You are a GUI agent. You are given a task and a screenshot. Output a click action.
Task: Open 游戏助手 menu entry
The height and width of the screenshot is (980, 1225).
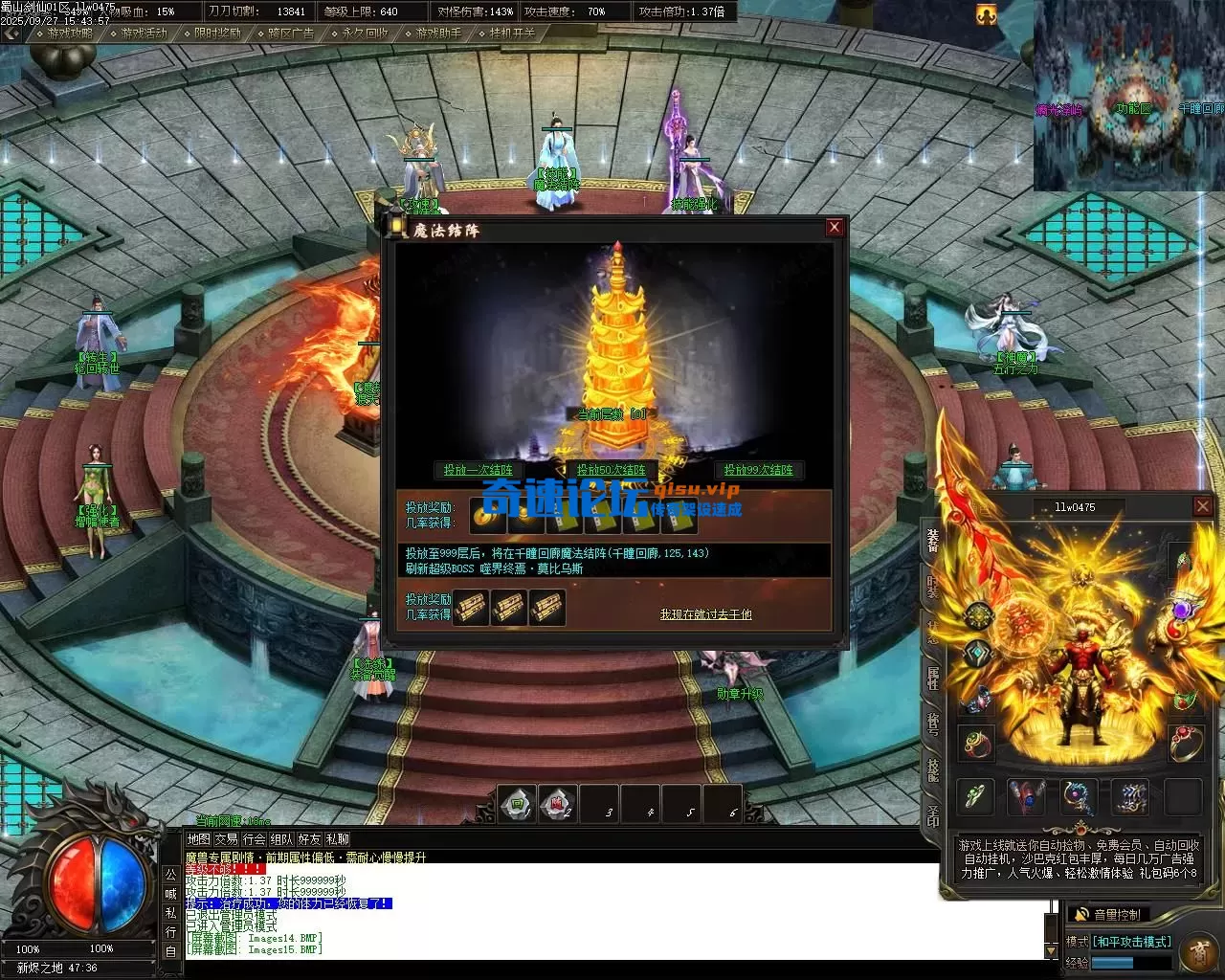438,33
